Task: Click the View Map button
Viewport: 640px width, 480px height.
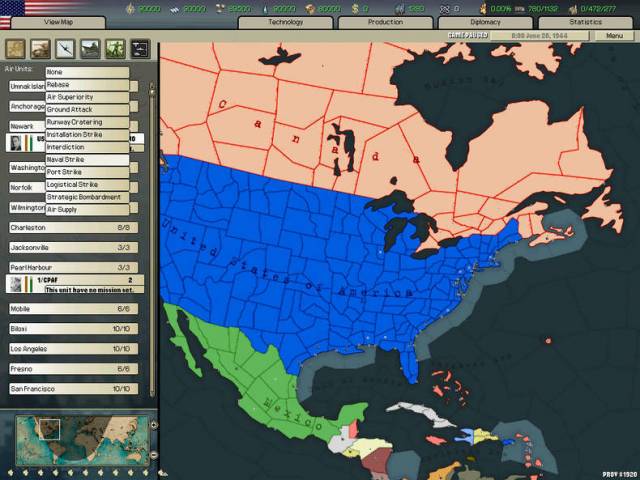Action: [59, 21]
